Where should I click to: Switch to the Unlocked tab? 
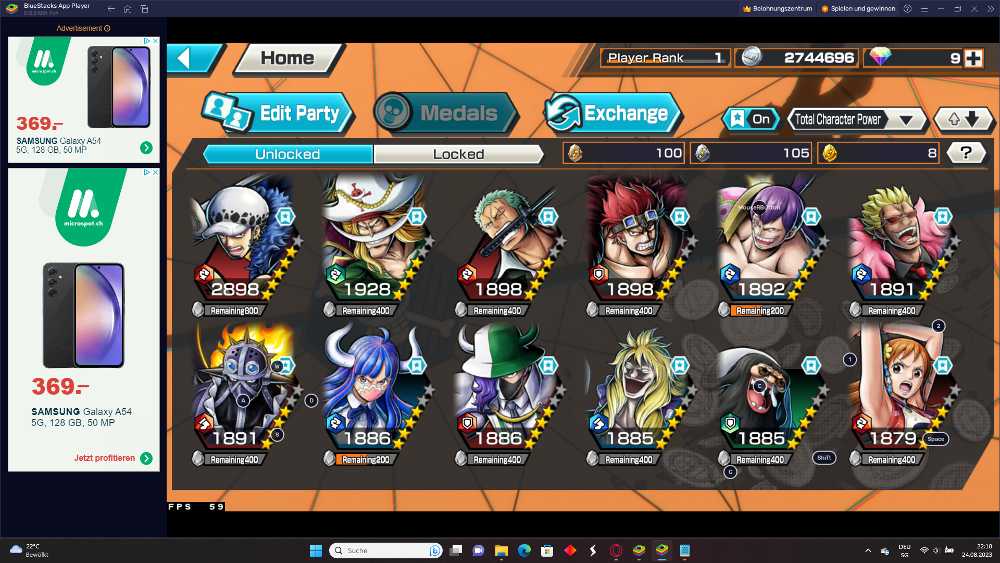[x=287, y=154]
